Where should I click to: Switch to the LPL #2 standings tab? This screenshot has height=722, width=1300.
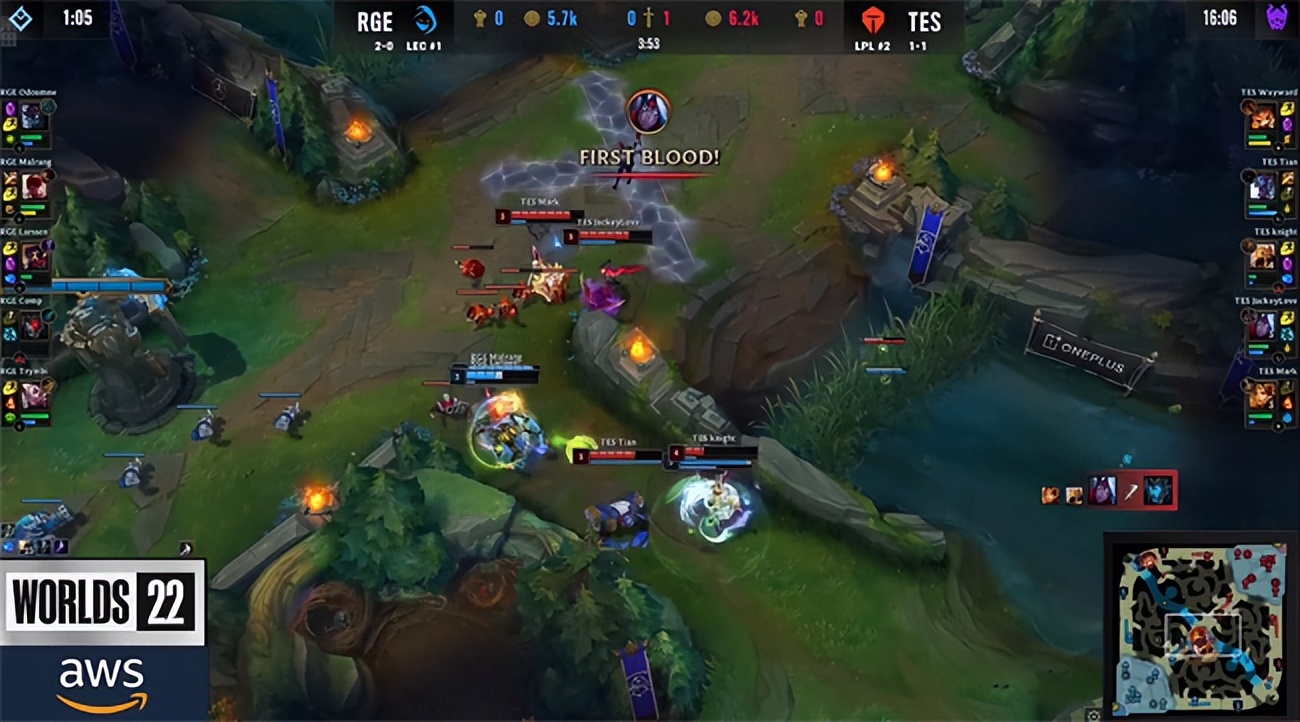click(x=872, y=44)
